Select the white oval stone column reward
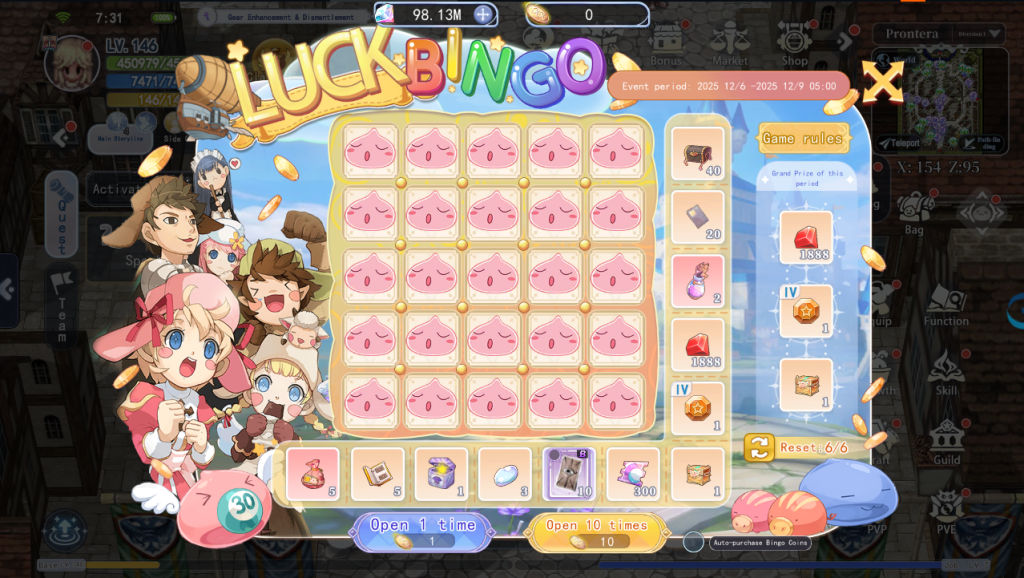Image resolution: width=1024 pixels, height=578 pixels. pyautogui.click(x=505, y=474)
